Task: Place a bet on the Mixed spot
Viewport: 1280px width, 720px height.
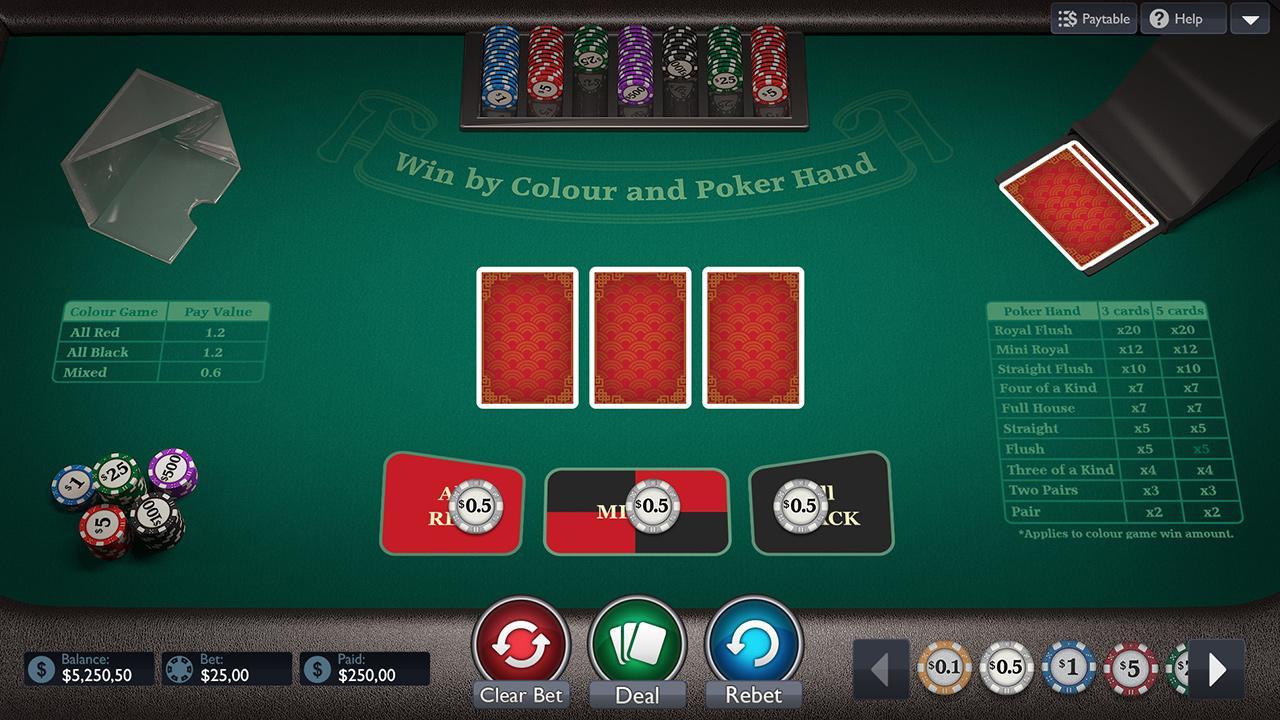Action: (x=637, y=508)
